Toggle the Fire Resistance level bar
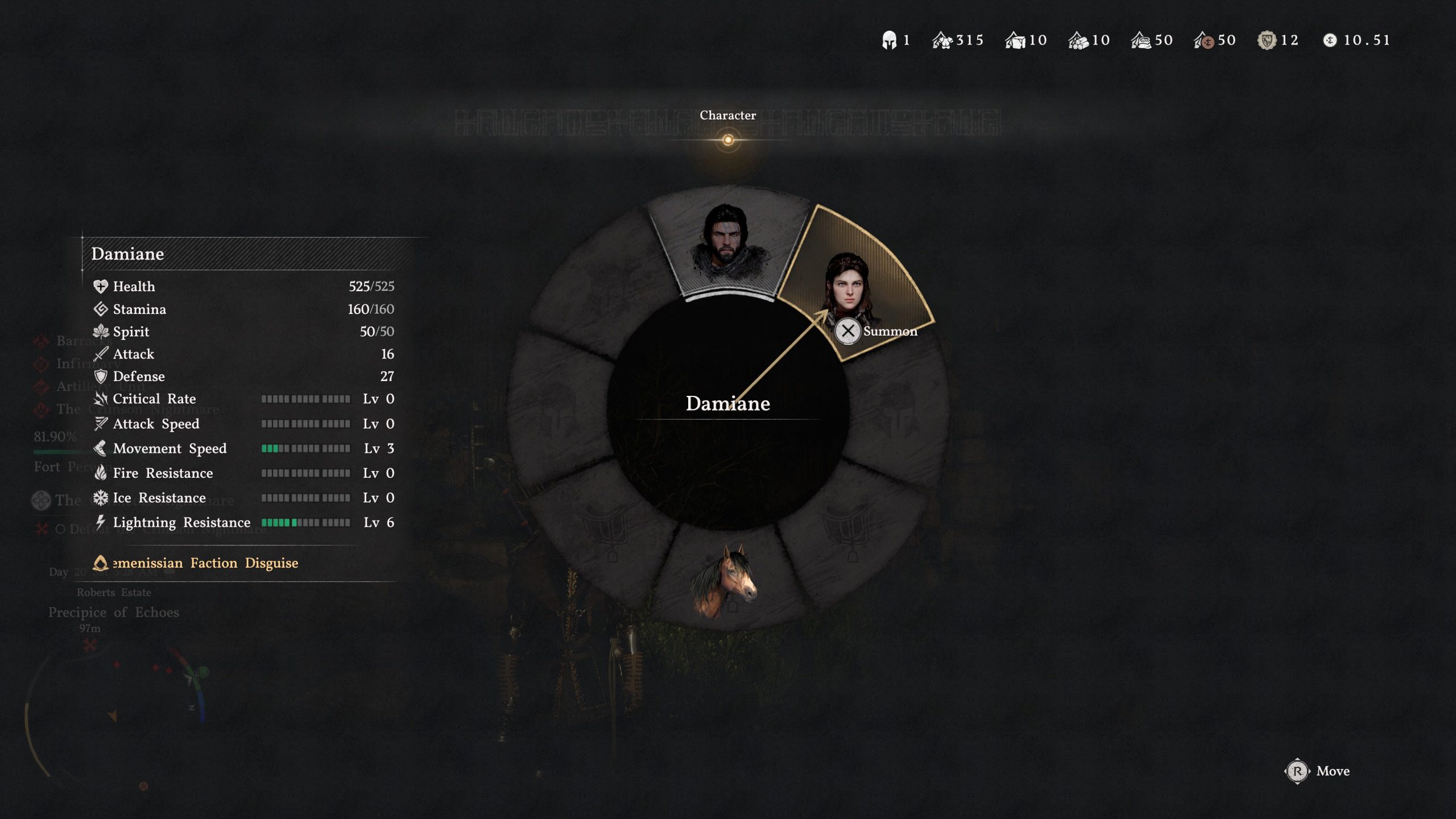 305,473
